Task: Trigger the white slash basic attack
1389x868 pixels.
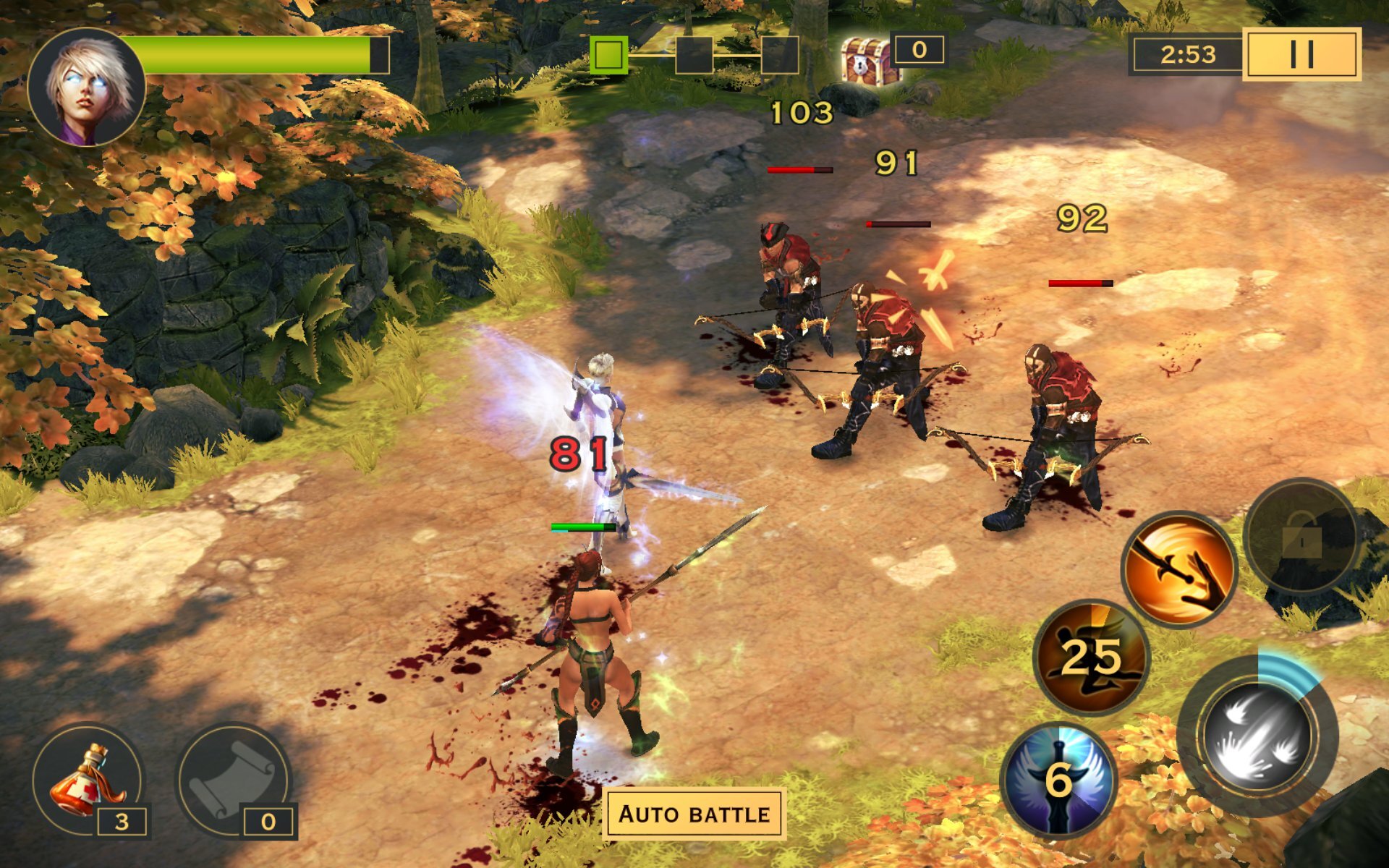Action: (x=1257, y=736)
